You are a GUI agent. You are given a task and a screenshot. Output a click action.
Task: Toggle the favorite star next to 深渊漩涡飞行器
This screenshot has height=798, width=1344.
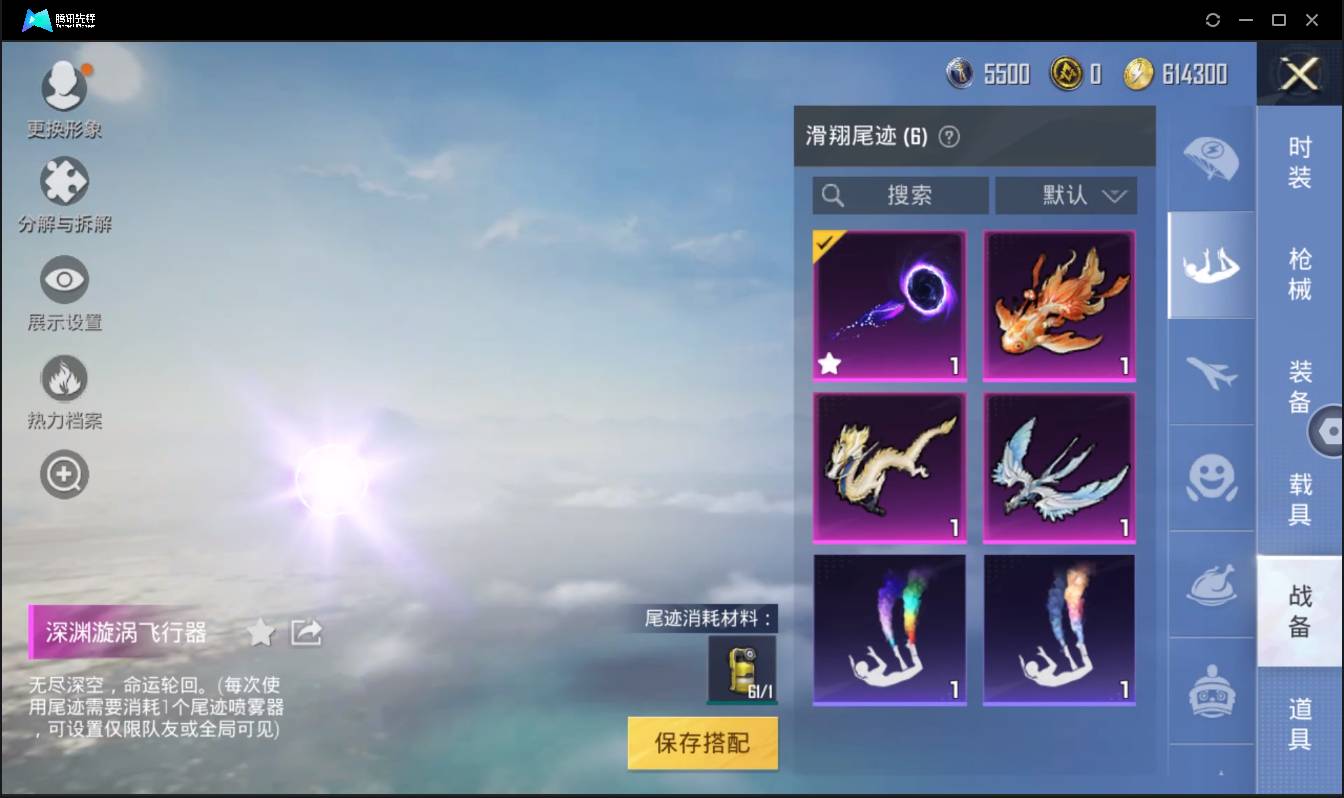click(260, 632)
